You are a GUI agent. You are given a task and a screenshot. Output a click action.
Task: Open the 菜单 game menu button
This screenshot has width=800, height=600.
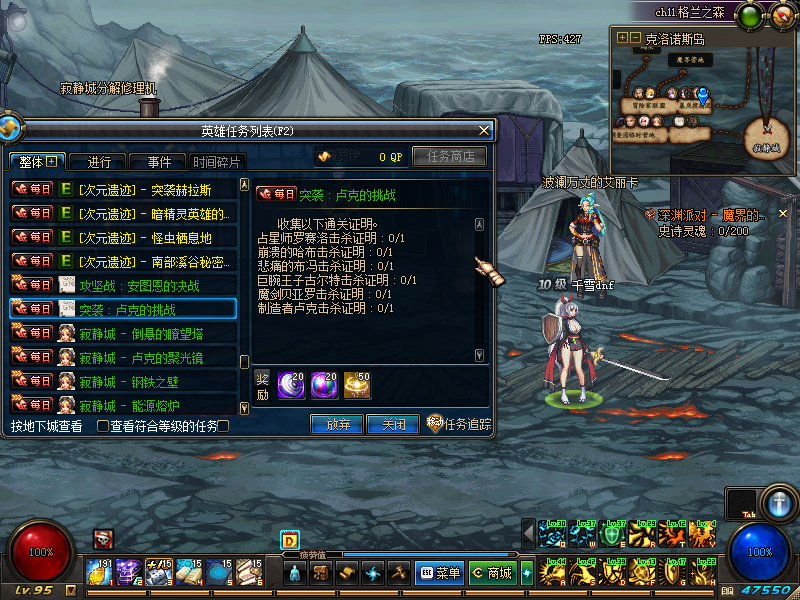438,573
